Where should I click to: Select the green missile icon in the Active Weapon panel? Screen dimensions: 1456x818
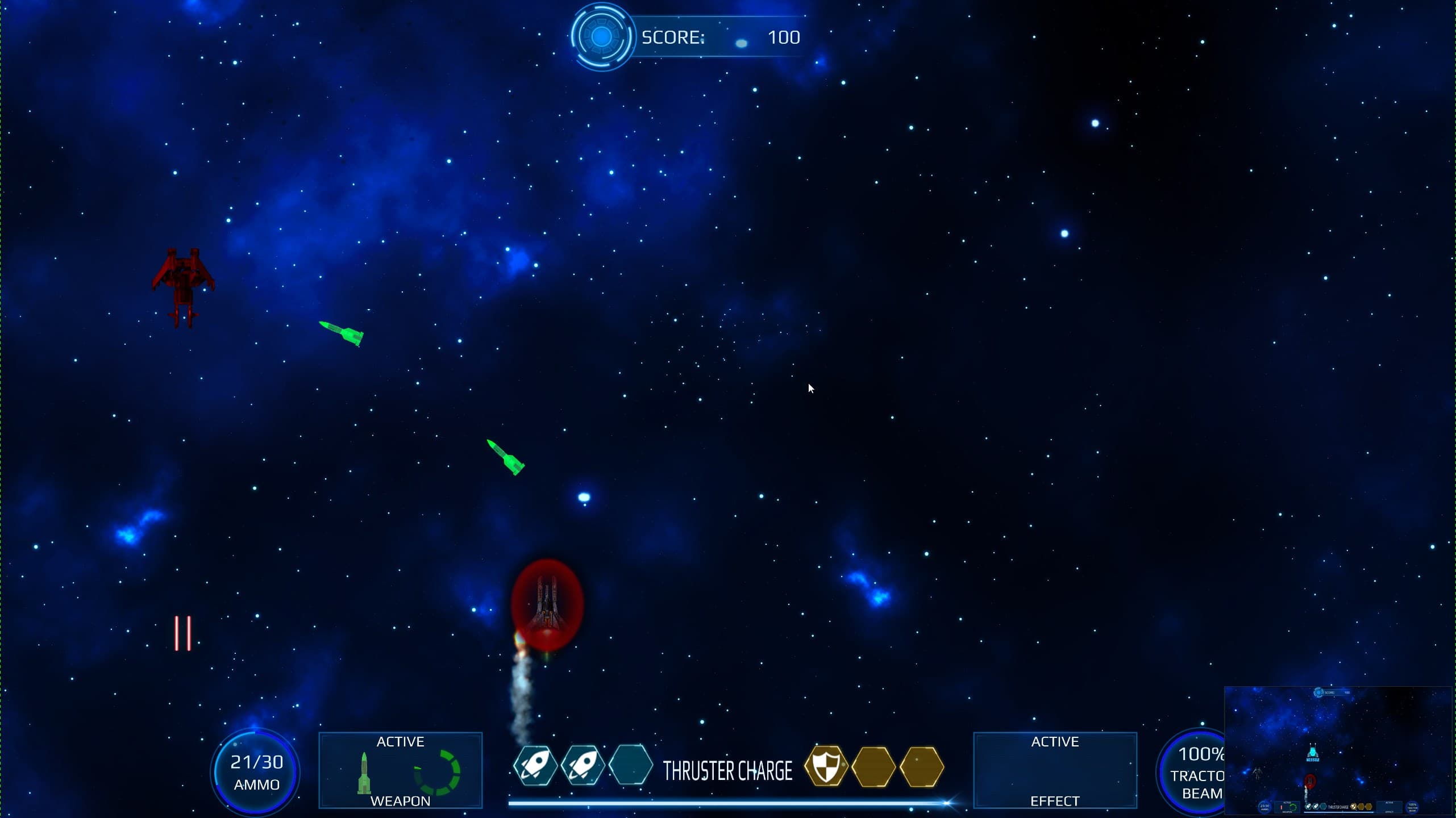point(364,773)
